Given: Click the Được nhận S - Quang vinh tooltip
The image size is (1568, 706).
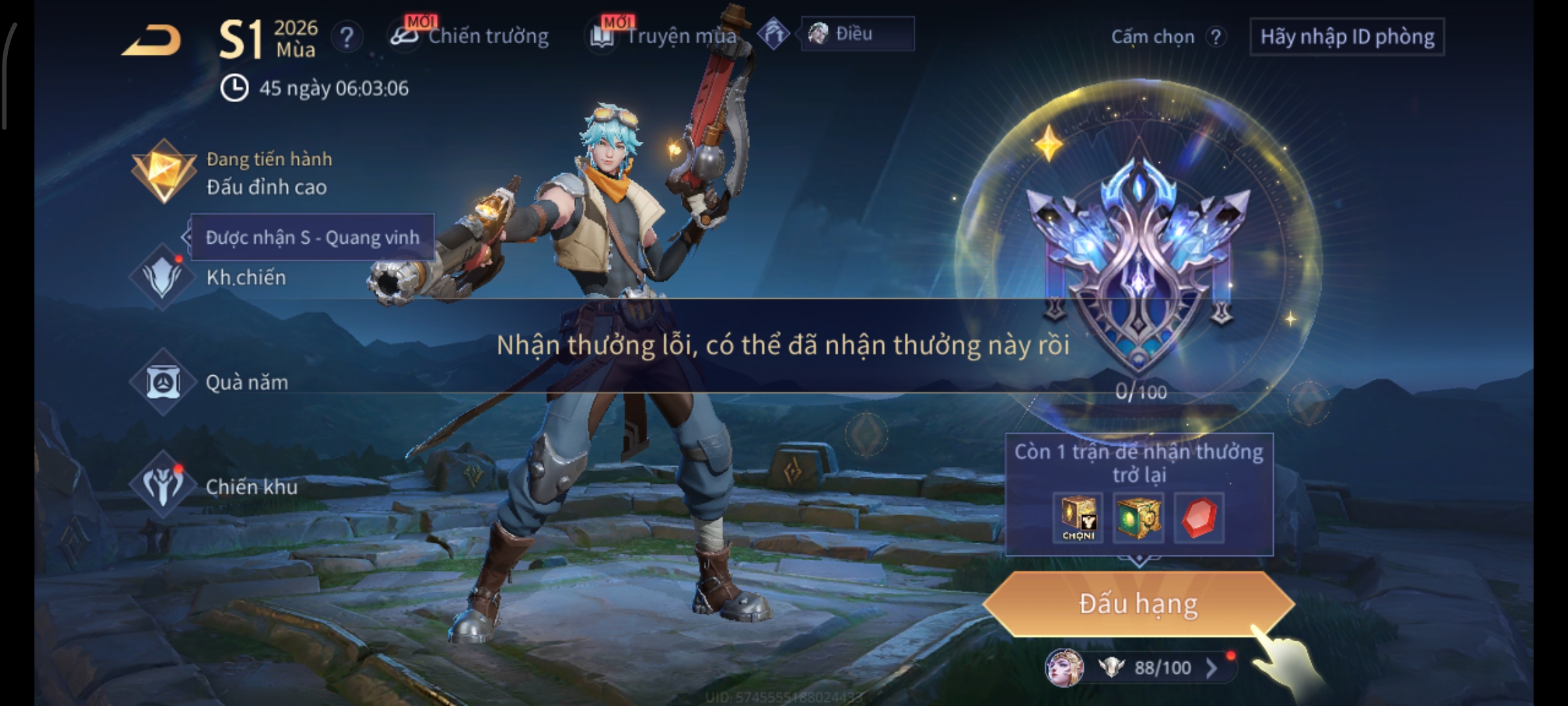Looking at the screenshot, I should coord(312,237).
